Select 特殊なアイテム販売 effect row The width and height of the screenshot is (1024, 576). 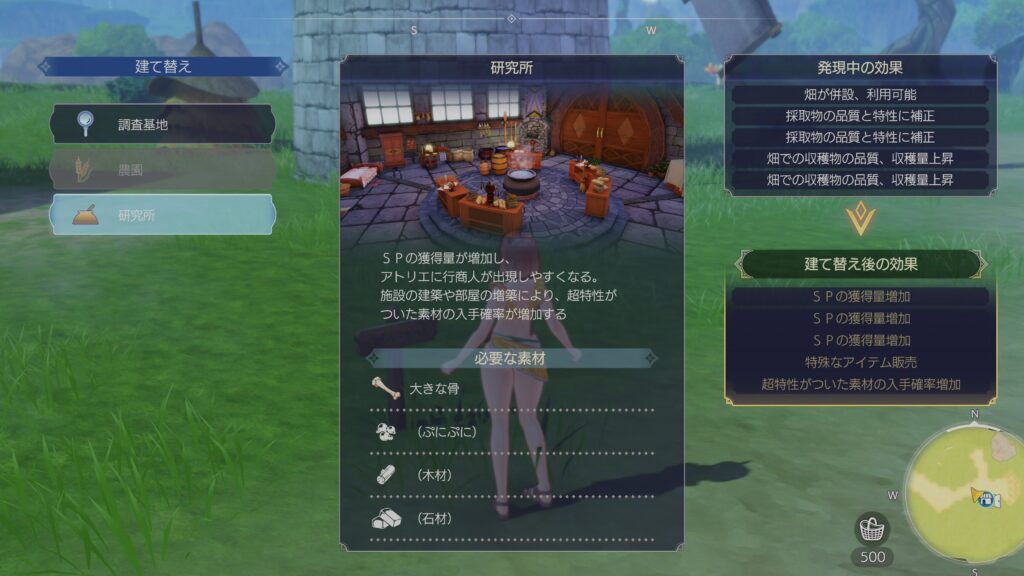tap(860, 362)
